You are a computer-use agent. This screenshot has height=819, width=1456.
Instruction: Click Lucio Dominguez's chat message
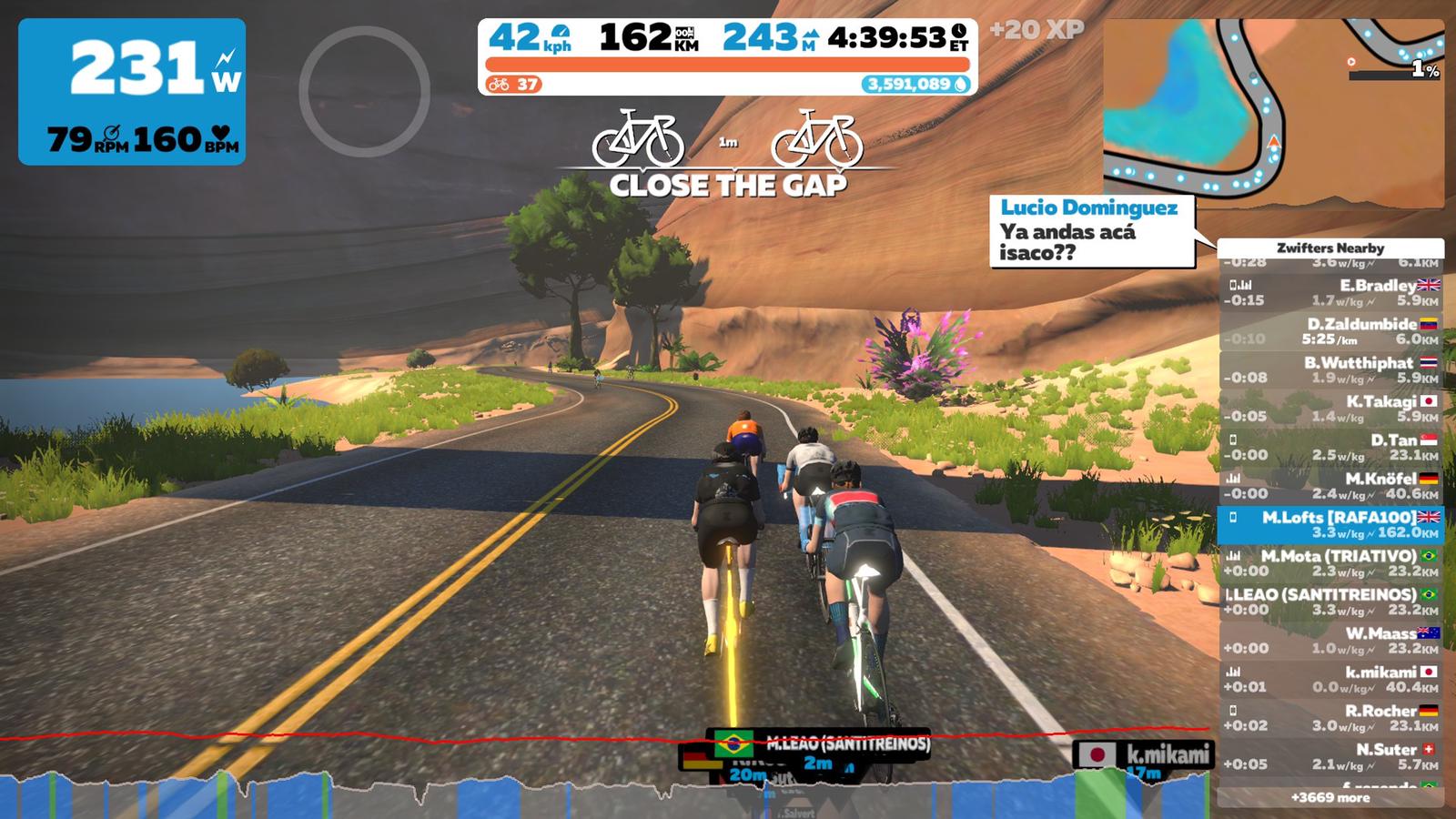pos(1091,231)
